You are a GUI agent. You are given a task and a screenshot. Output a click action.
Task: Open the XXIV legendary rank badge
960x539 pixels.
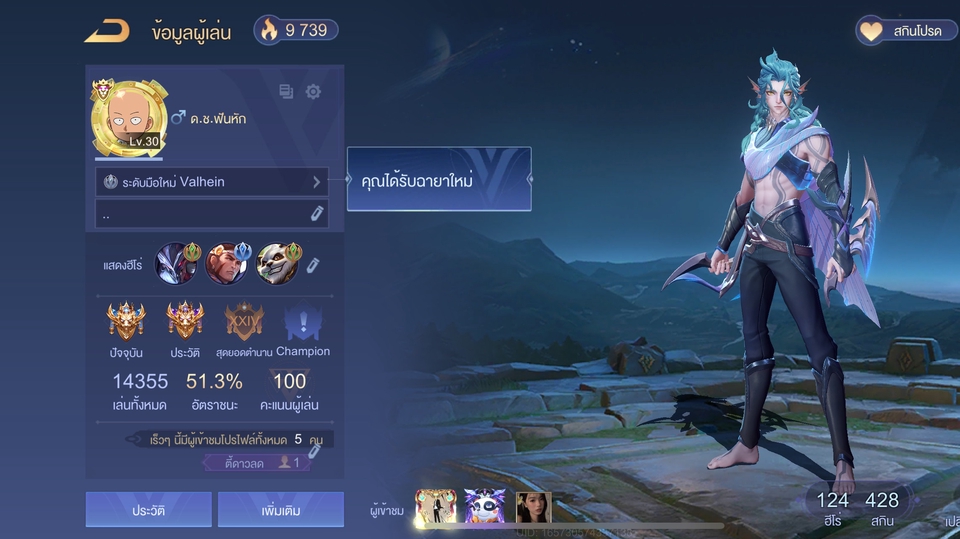coord(244,323)
